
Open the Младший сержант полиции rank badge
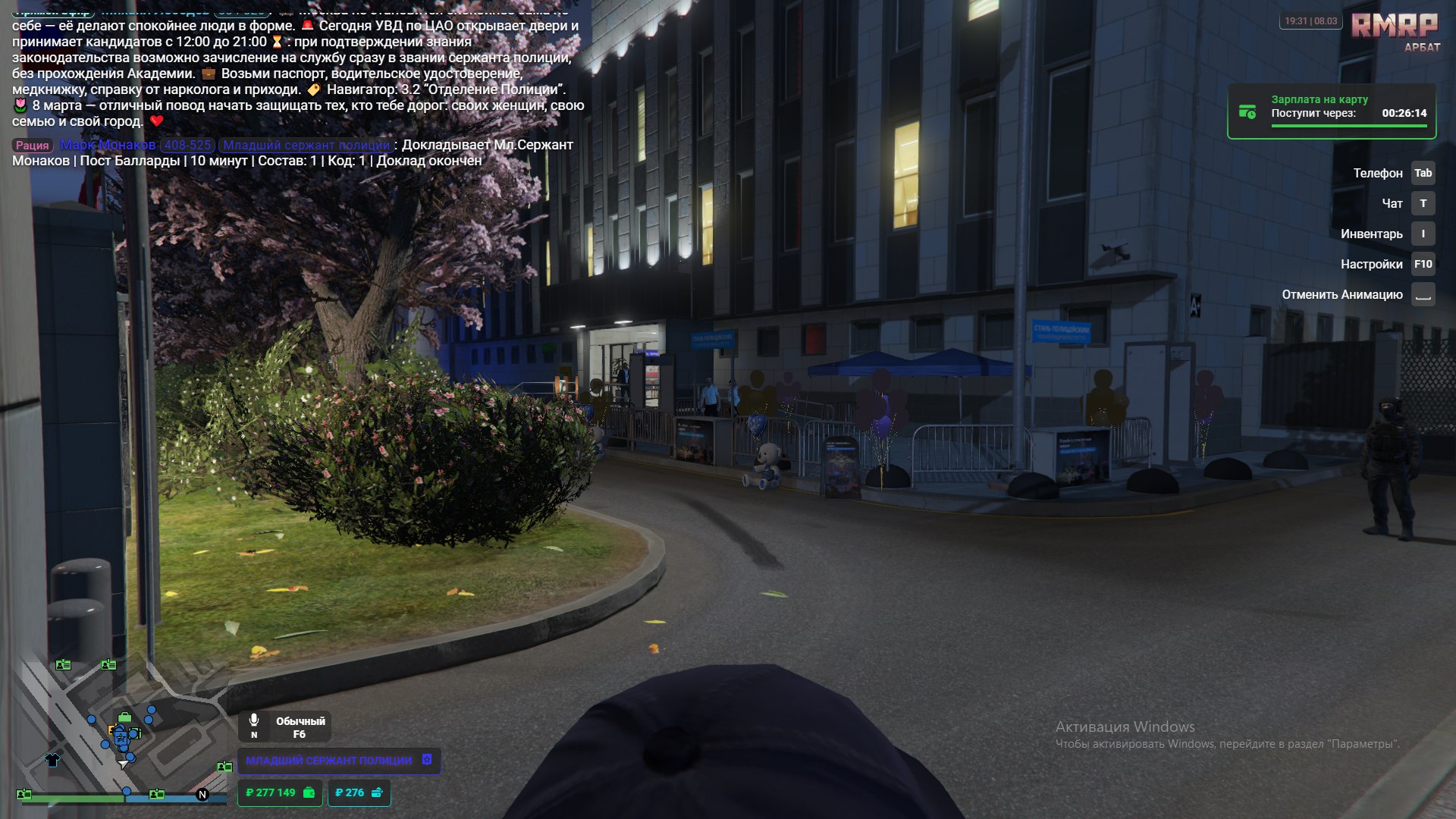pyautogui.click(x=338, y=761)
